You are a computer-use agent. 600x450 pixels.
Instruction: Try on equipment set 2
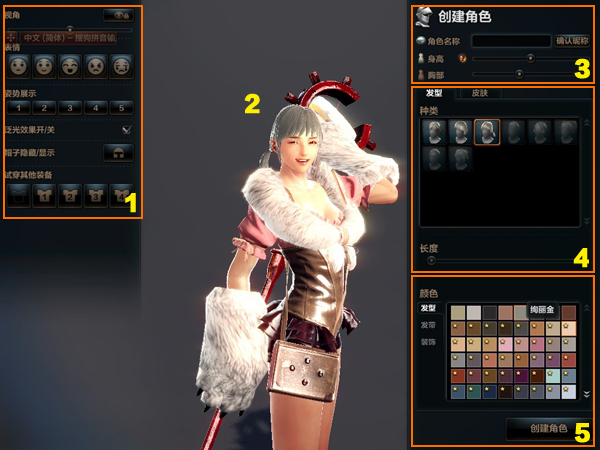point(70,195)
